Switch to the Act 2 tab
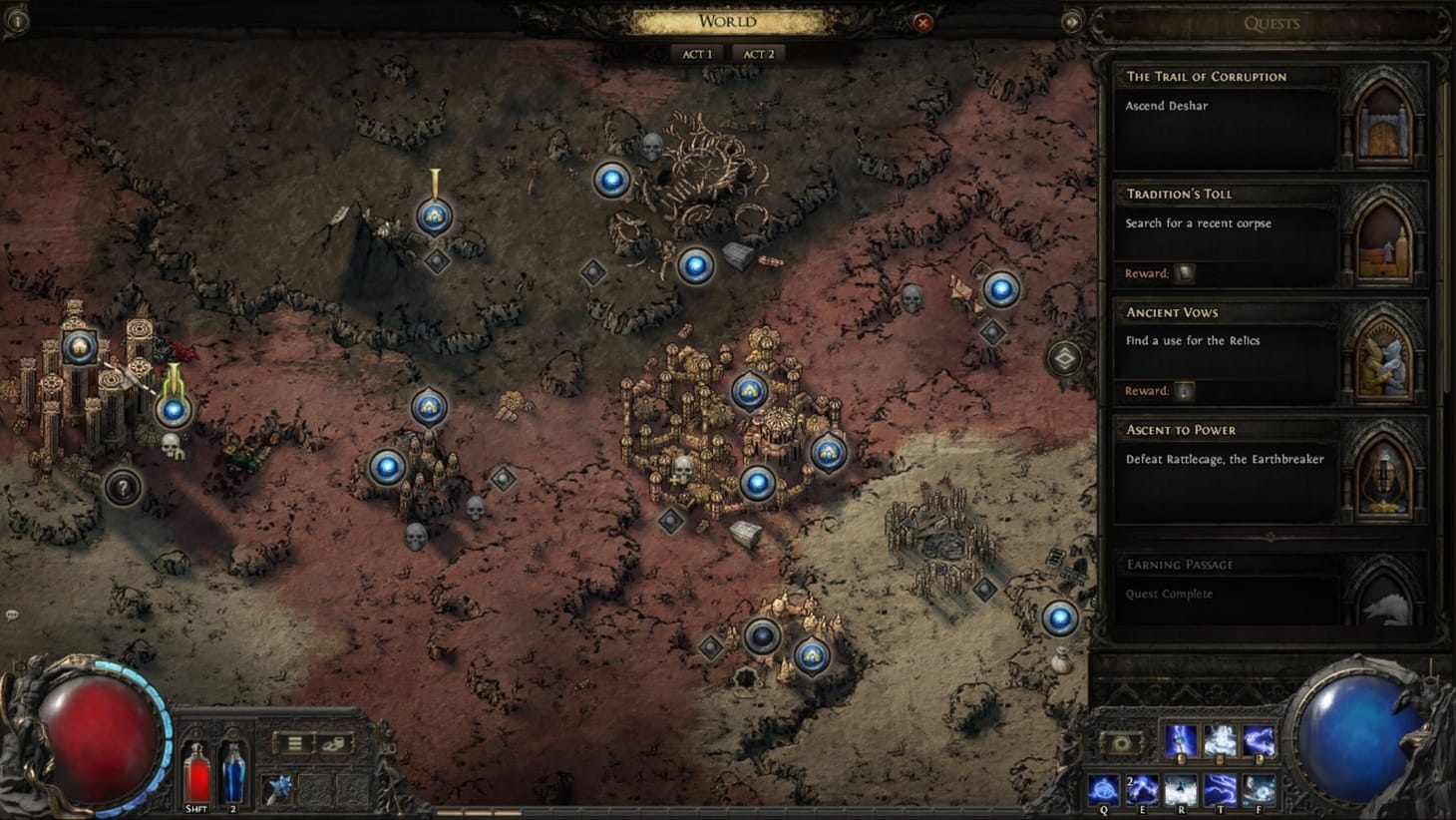The width and height of the screenshot is (1456, 820). 757,53
